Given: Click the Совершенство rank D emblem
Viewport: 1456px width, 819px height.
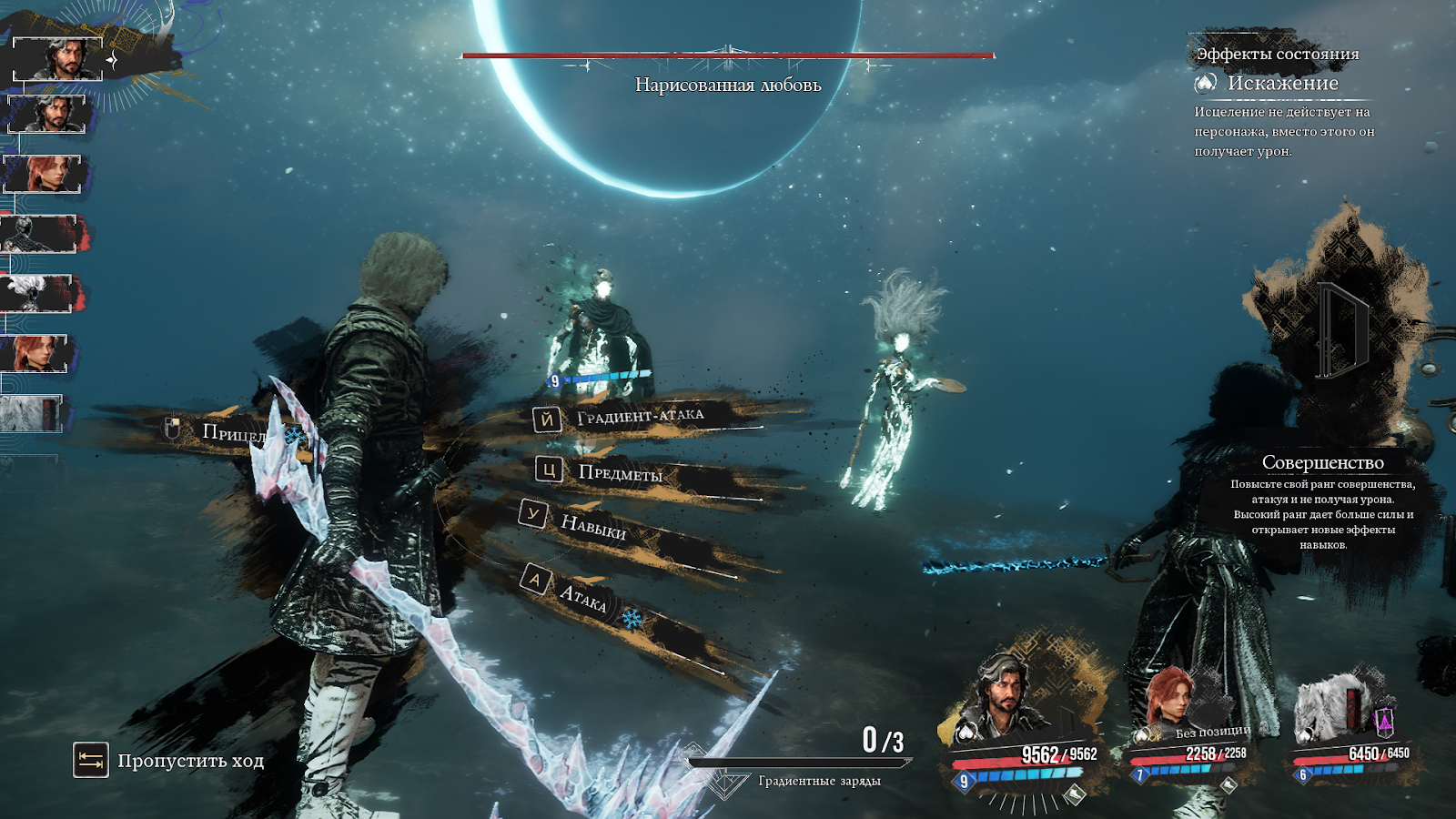Looking at the screenshot, I should click(1341, 330).
